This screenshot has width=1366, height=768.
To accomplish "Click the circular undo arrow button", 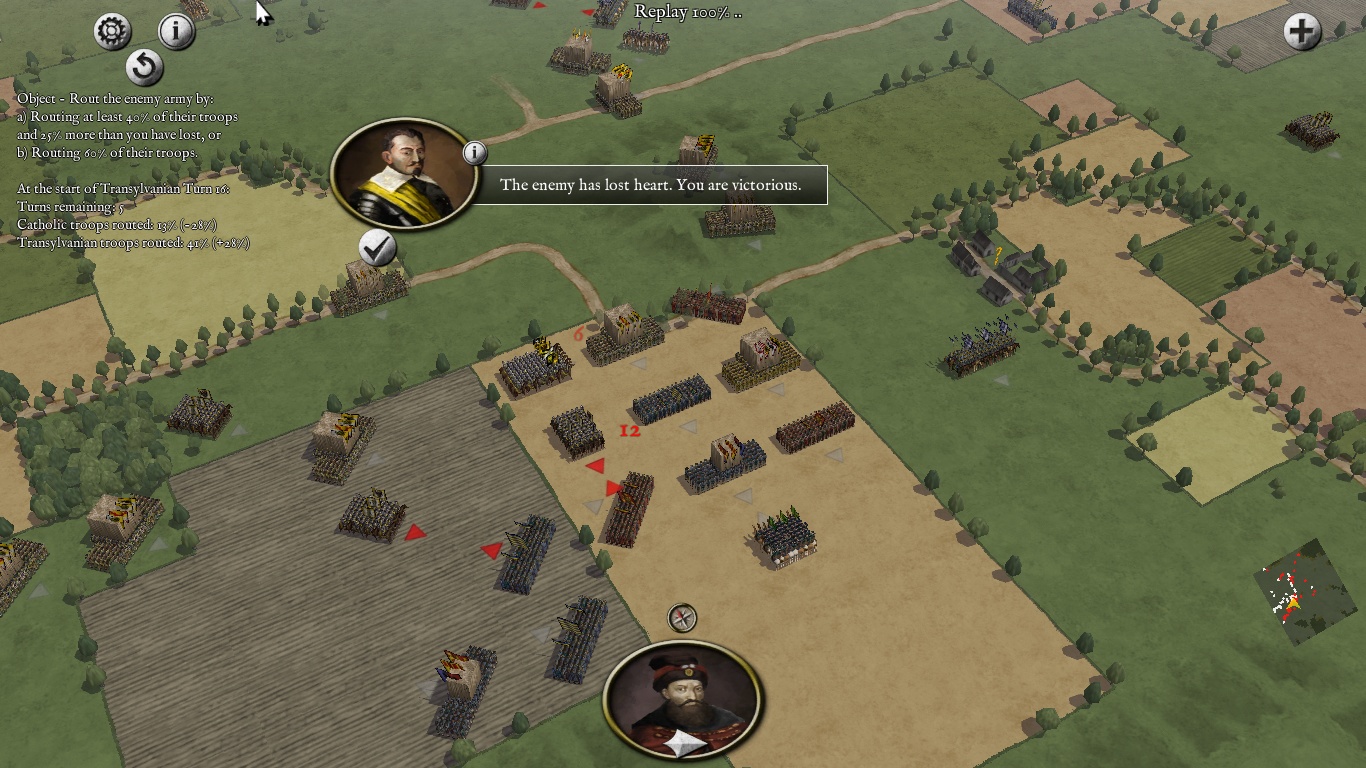I will pyautogui.click(x=145, y=68).
